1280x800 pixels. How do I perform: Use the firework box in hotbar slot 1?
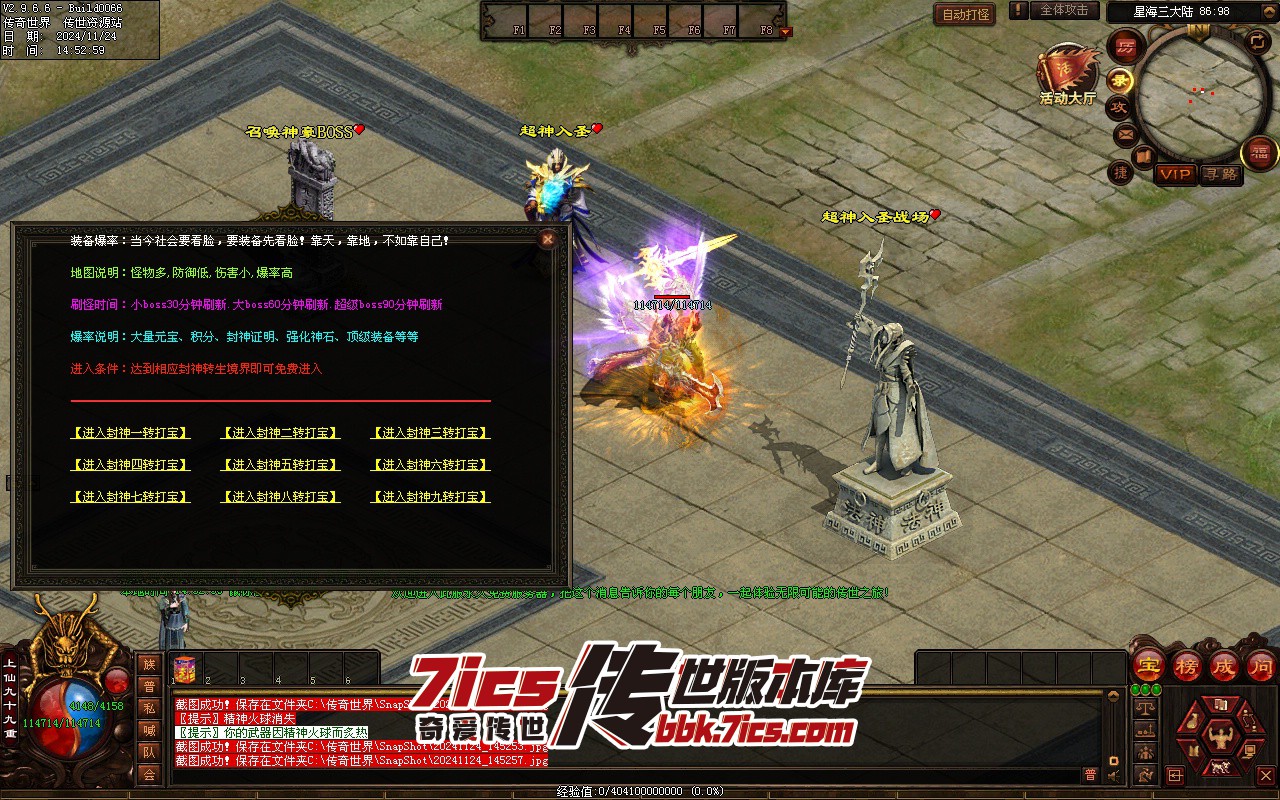coord(183,669)
